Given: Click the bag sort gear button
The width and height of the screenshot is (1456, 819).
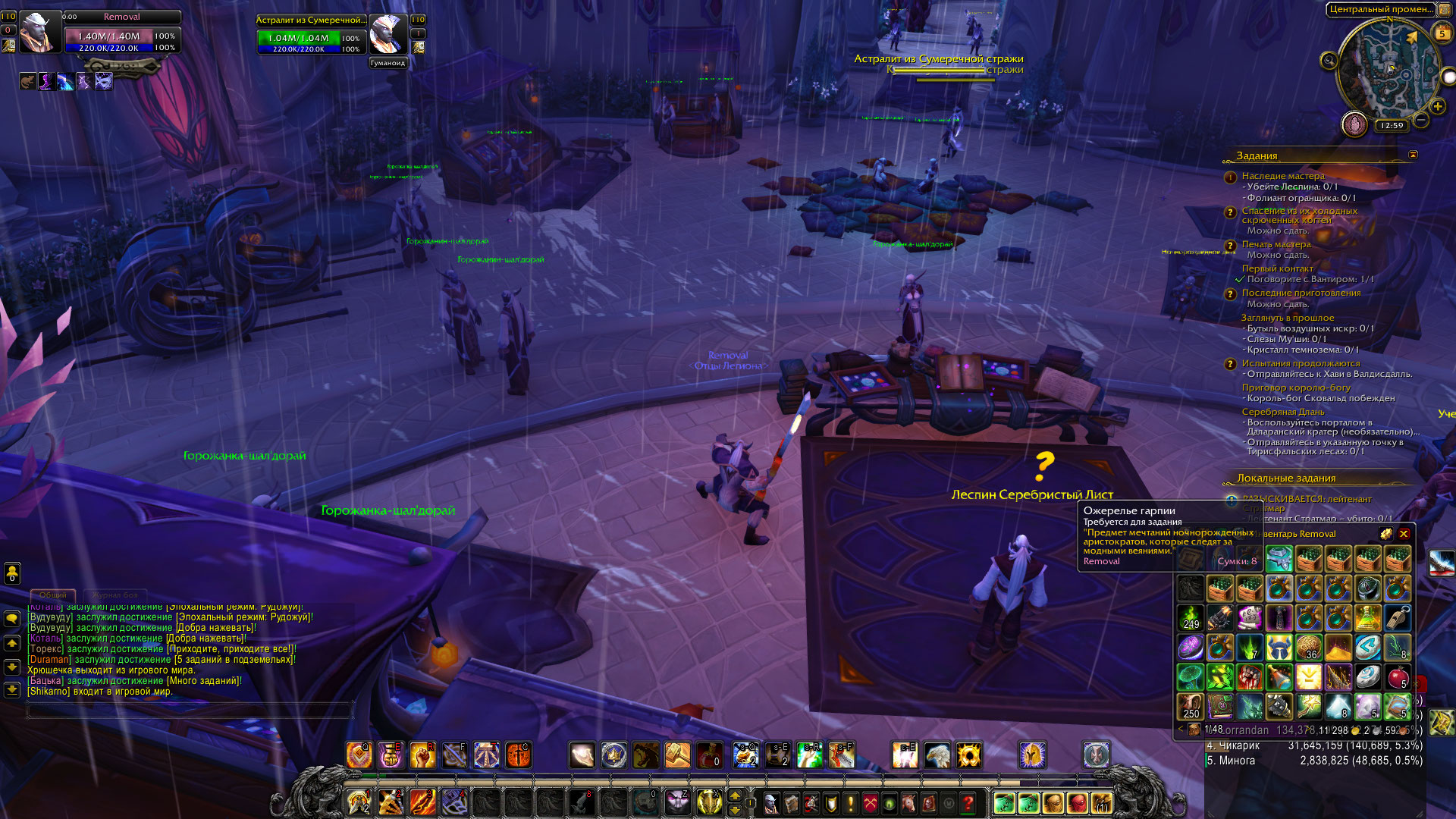Looking at the screenshot, I should click(x=1386, y=534).
